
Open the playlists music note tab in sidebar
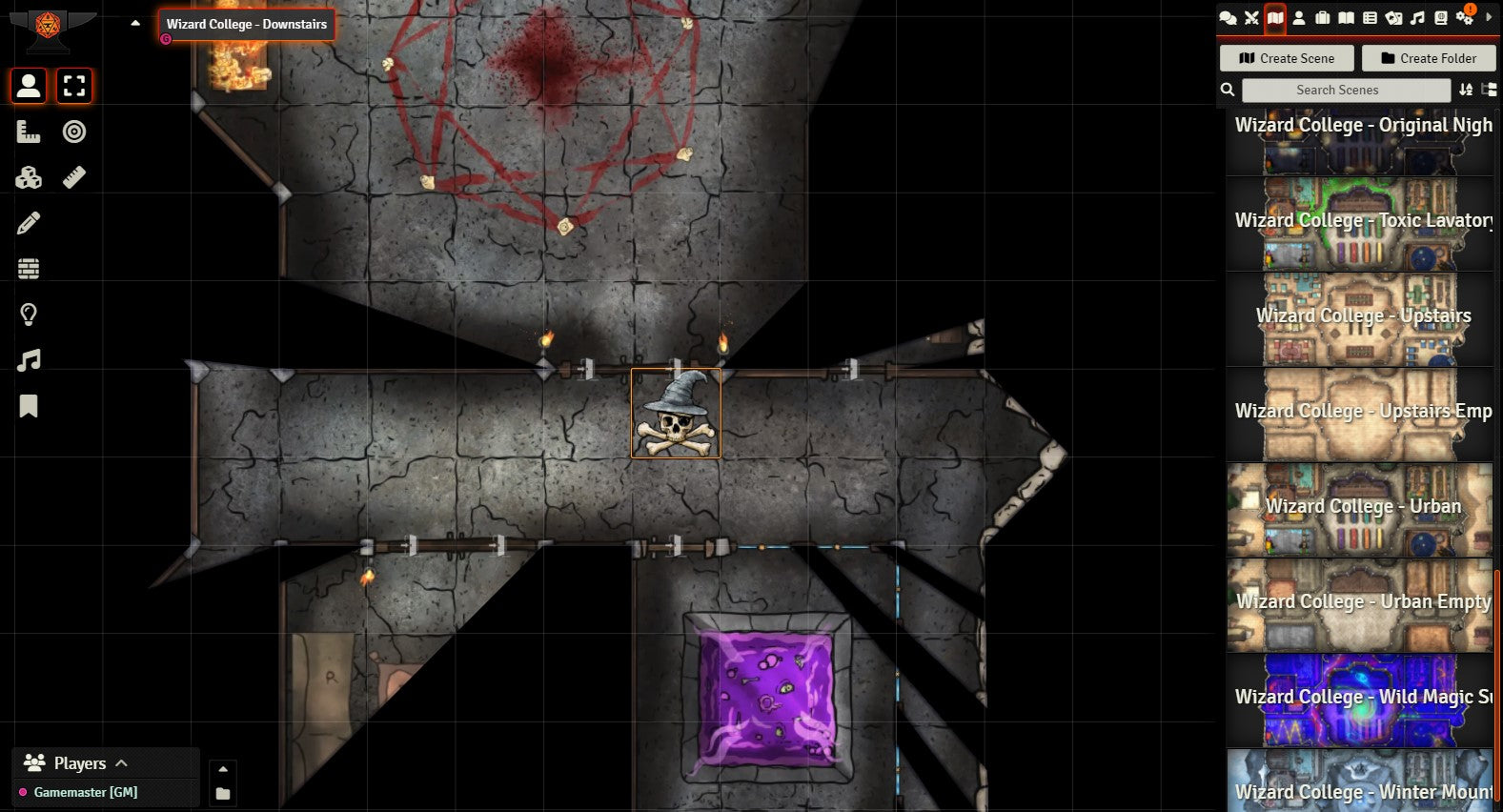point(1417,18)
